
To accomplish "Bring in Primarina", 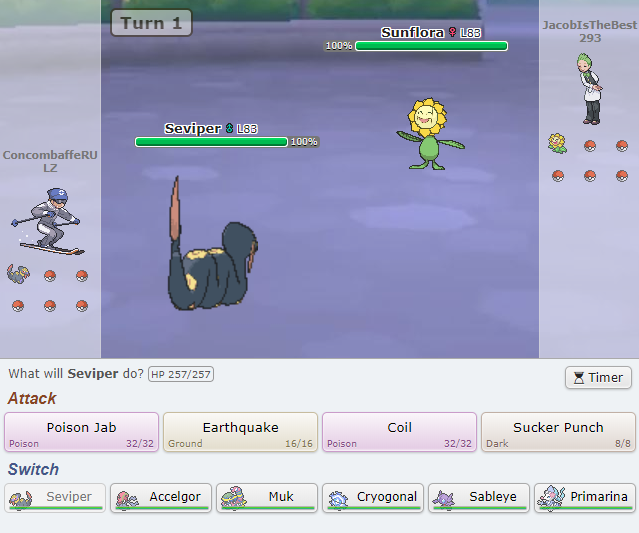I will click(x=584, y=497).
